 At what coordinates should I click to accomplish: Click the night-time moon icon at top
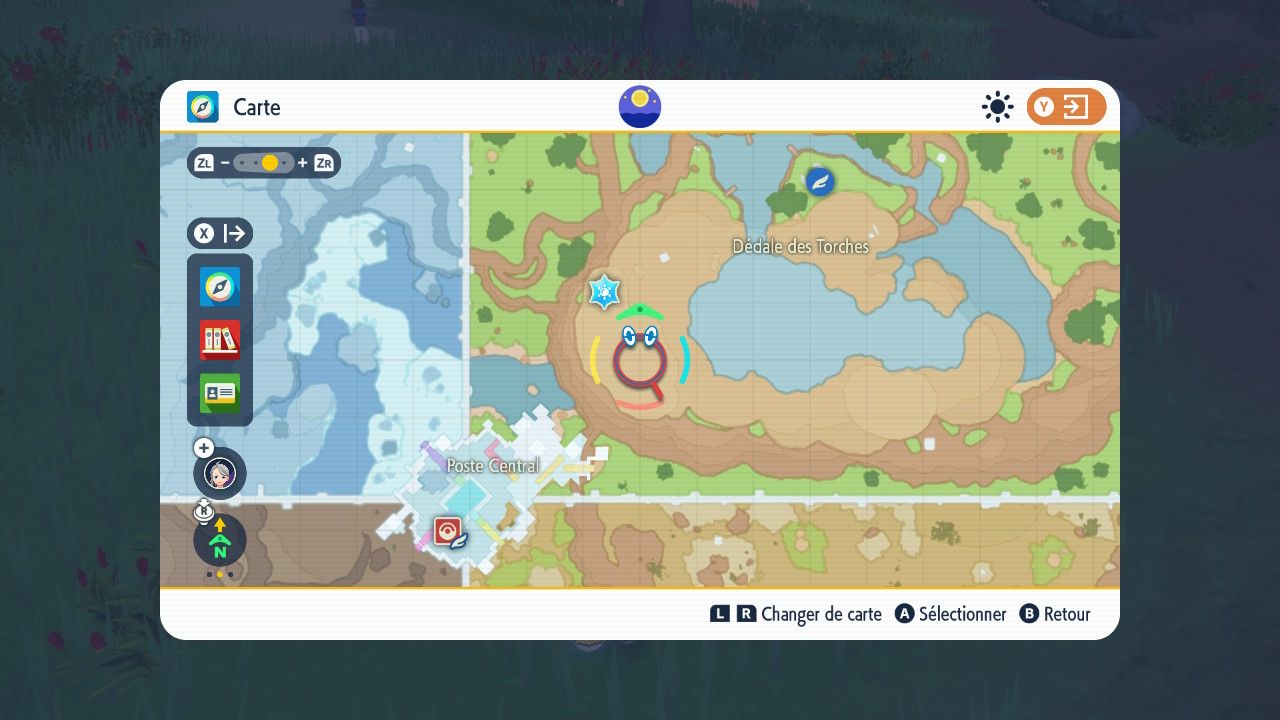click(x=640, y=107)
